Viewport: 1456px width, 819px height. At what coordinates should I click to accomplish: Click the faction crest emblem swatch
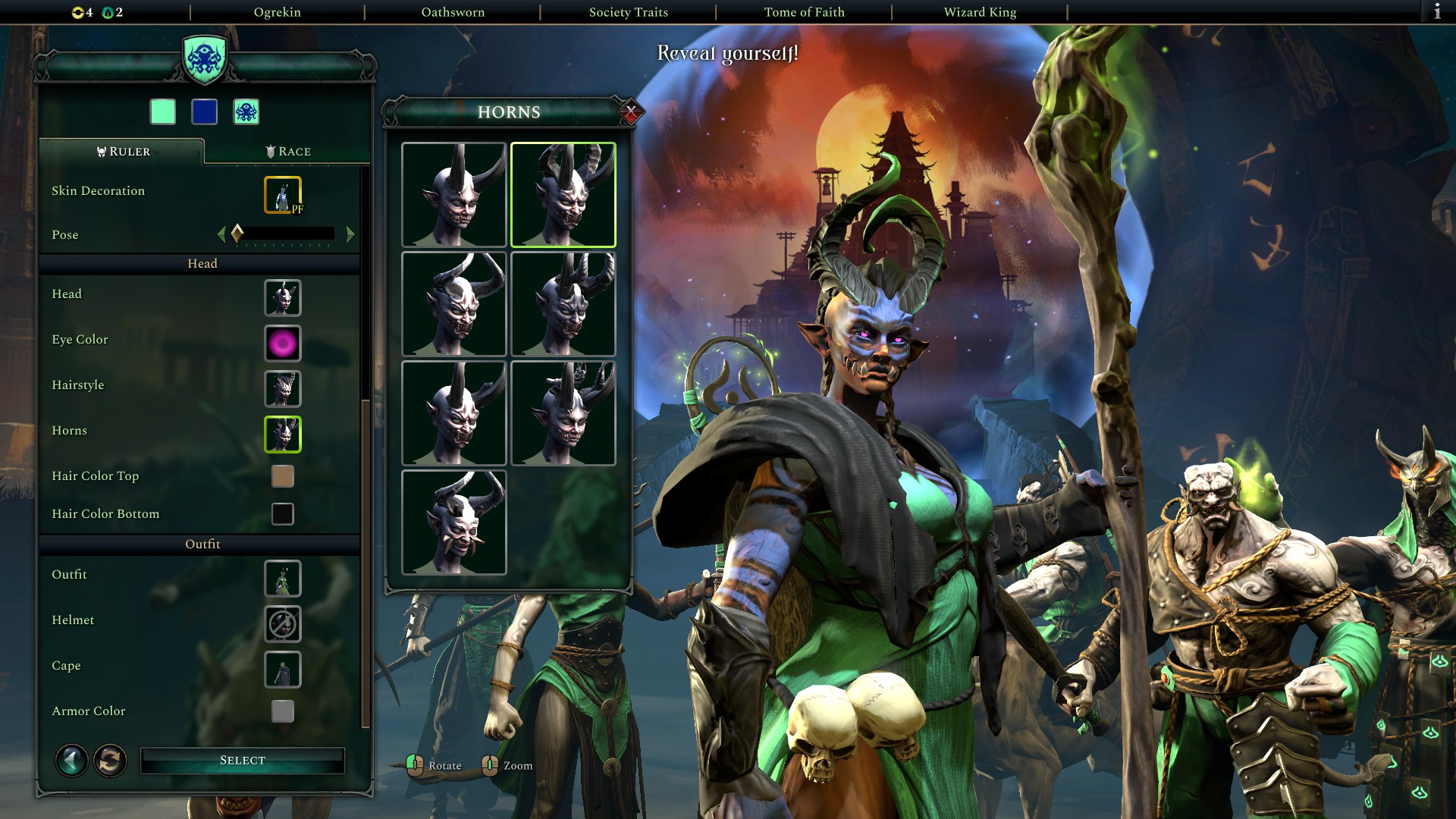tap(248, 111)
